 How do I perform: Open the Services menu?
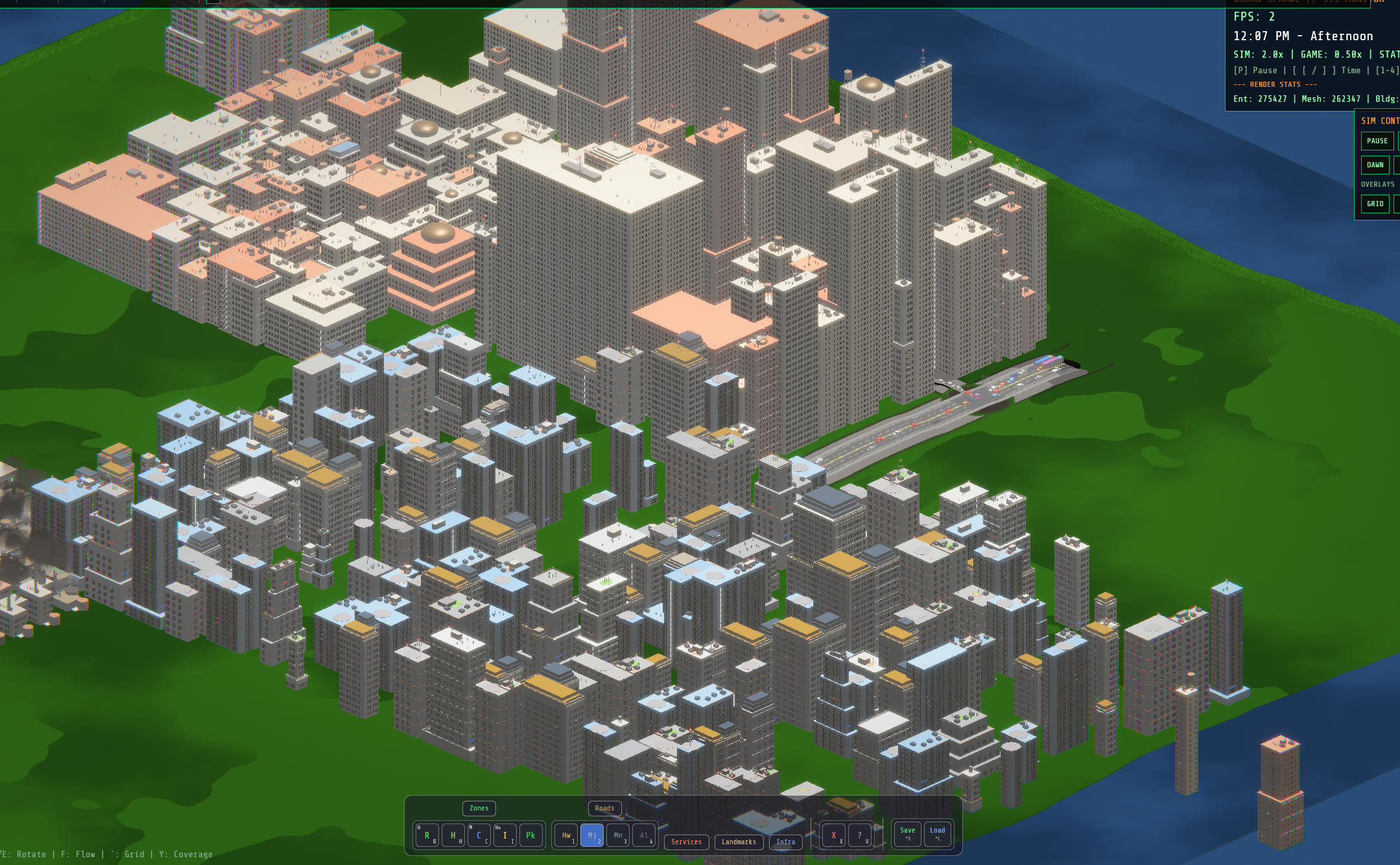[687, 842]
